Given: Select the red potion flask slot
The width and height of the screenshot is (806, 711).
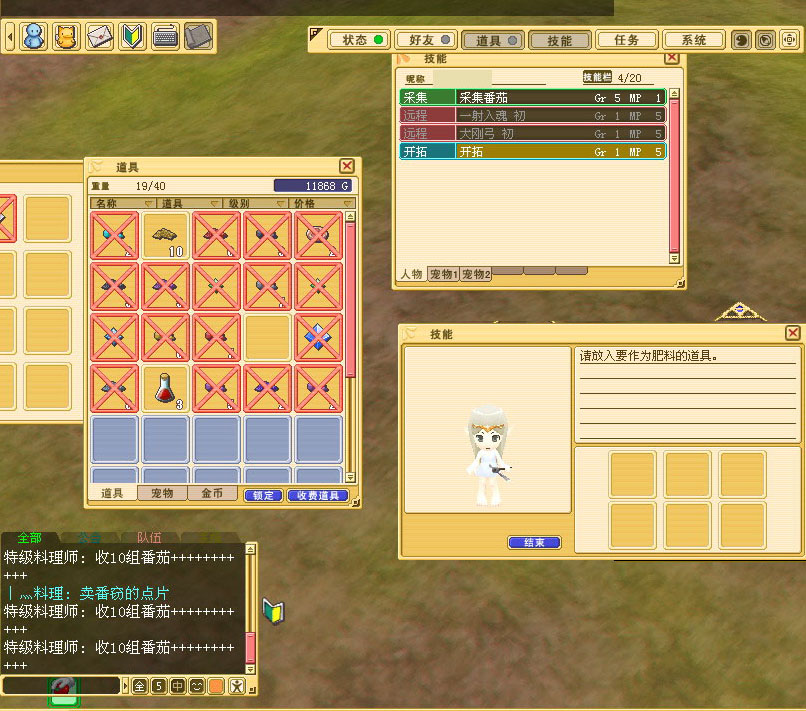Looking at the screenshot, I should pos(167,389).
